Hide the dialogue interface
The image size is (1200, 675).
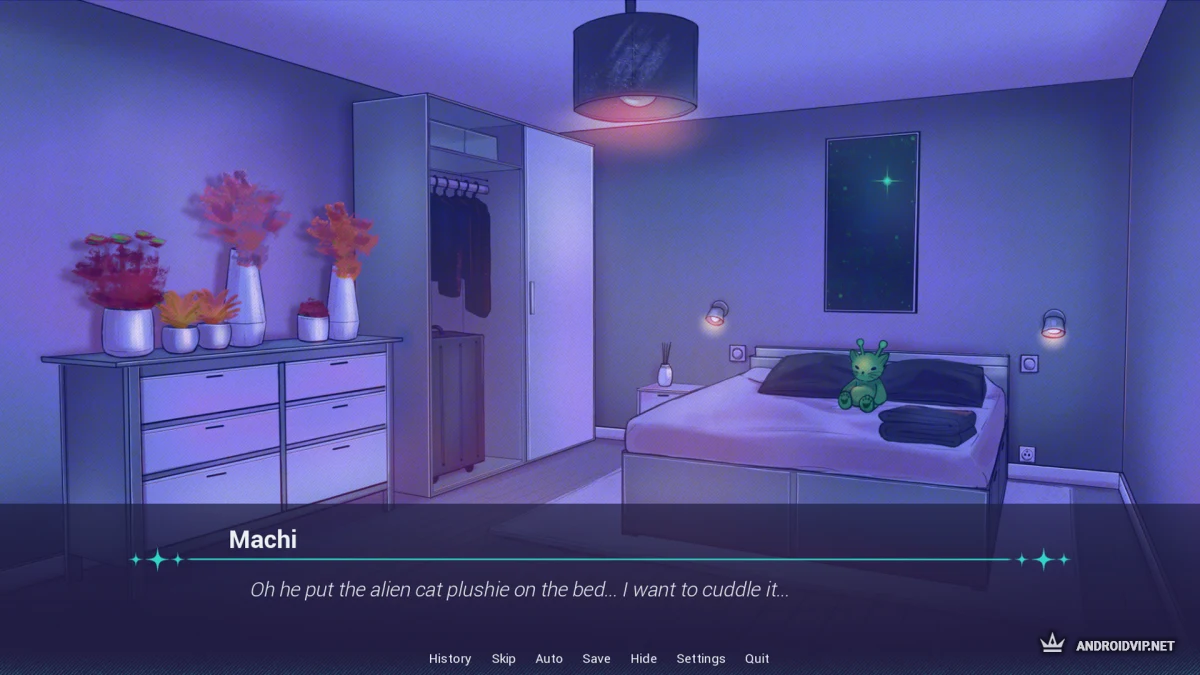click(644, 658)
